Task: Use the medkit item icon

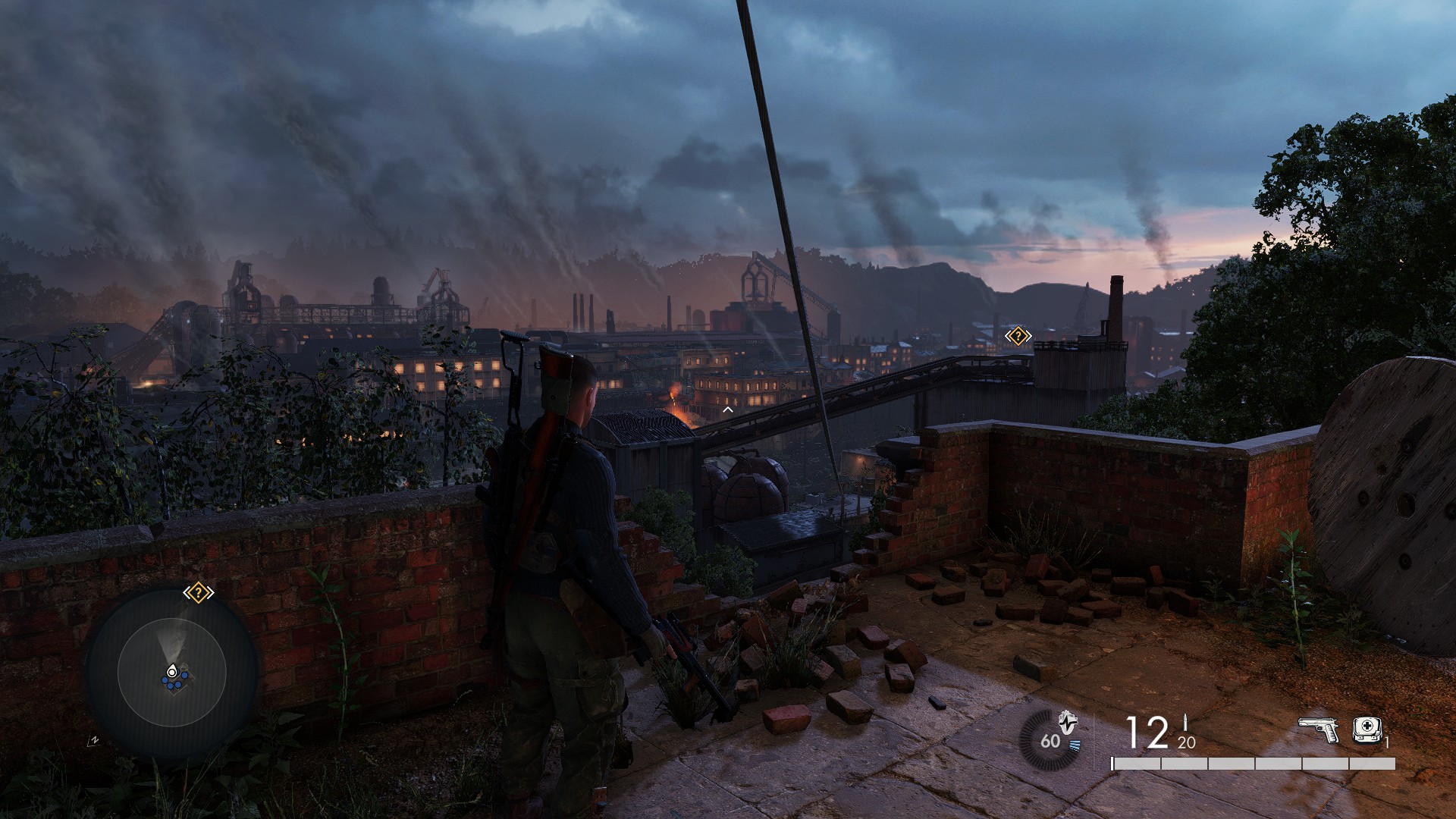Action: [x=1367, y=730]
